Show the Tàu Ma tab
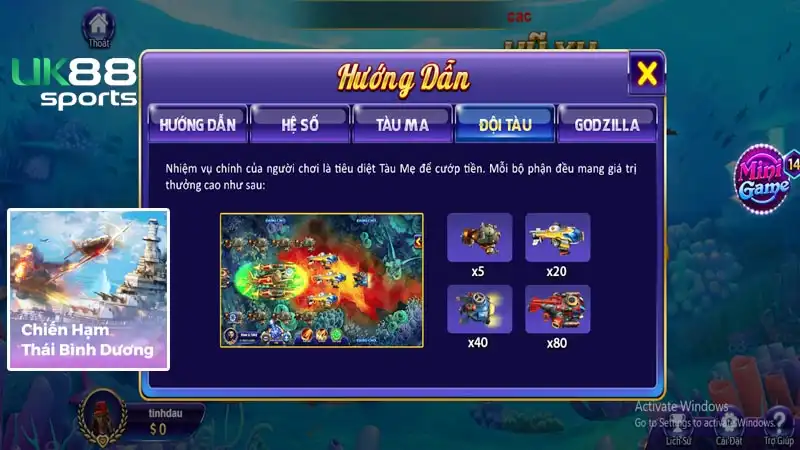The width and height of the screenshot is (800, 450). tap(401, 125)
